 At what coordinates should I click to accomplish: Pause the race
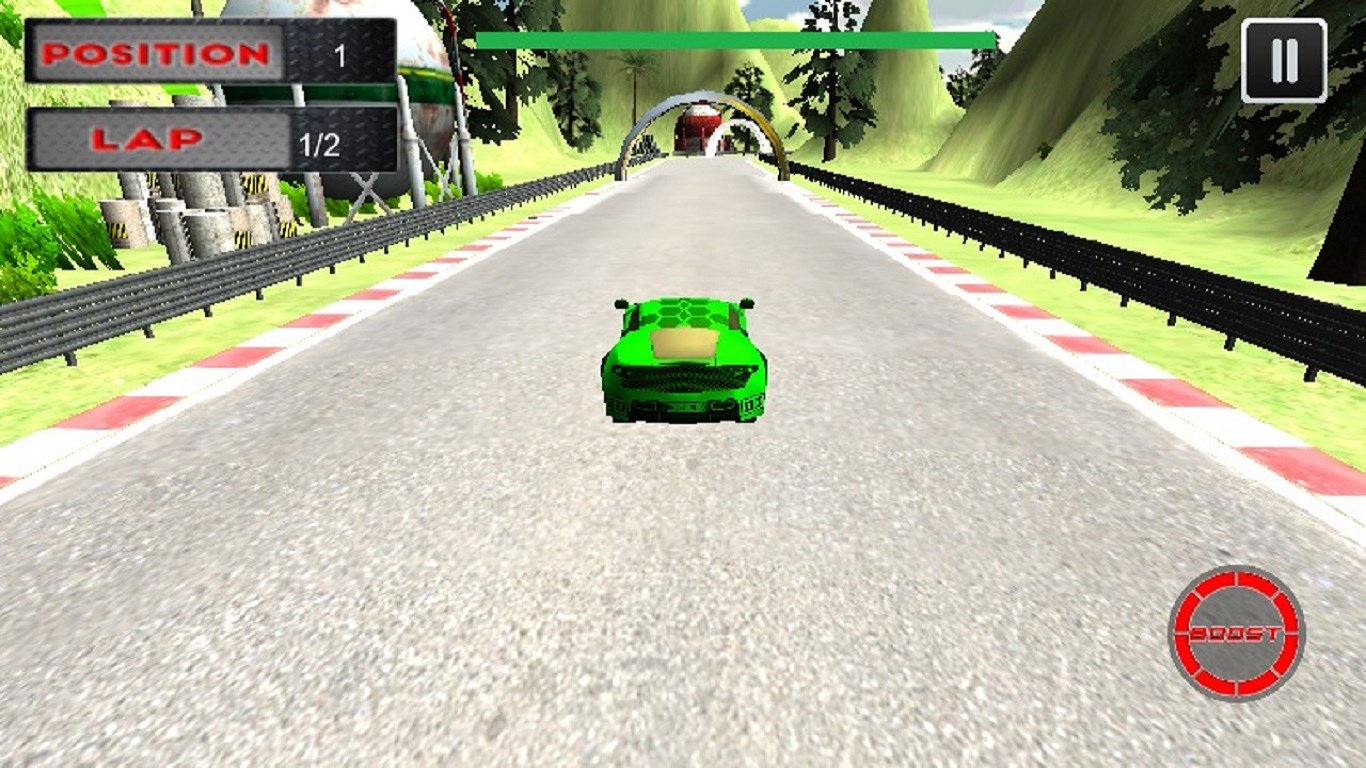click(1283, 61)
